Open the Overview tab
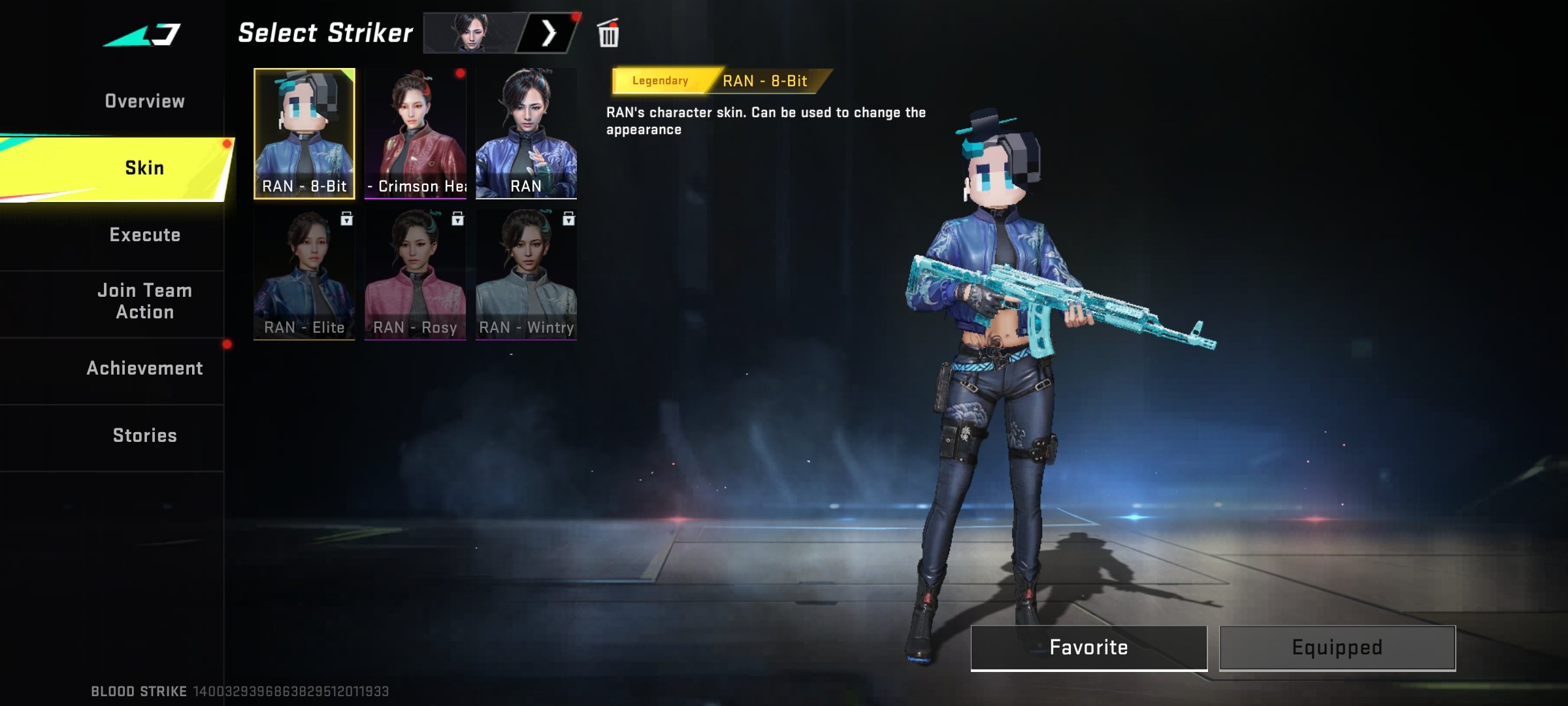The height and width of the screenshot is (706, 1568). [144, 101]
